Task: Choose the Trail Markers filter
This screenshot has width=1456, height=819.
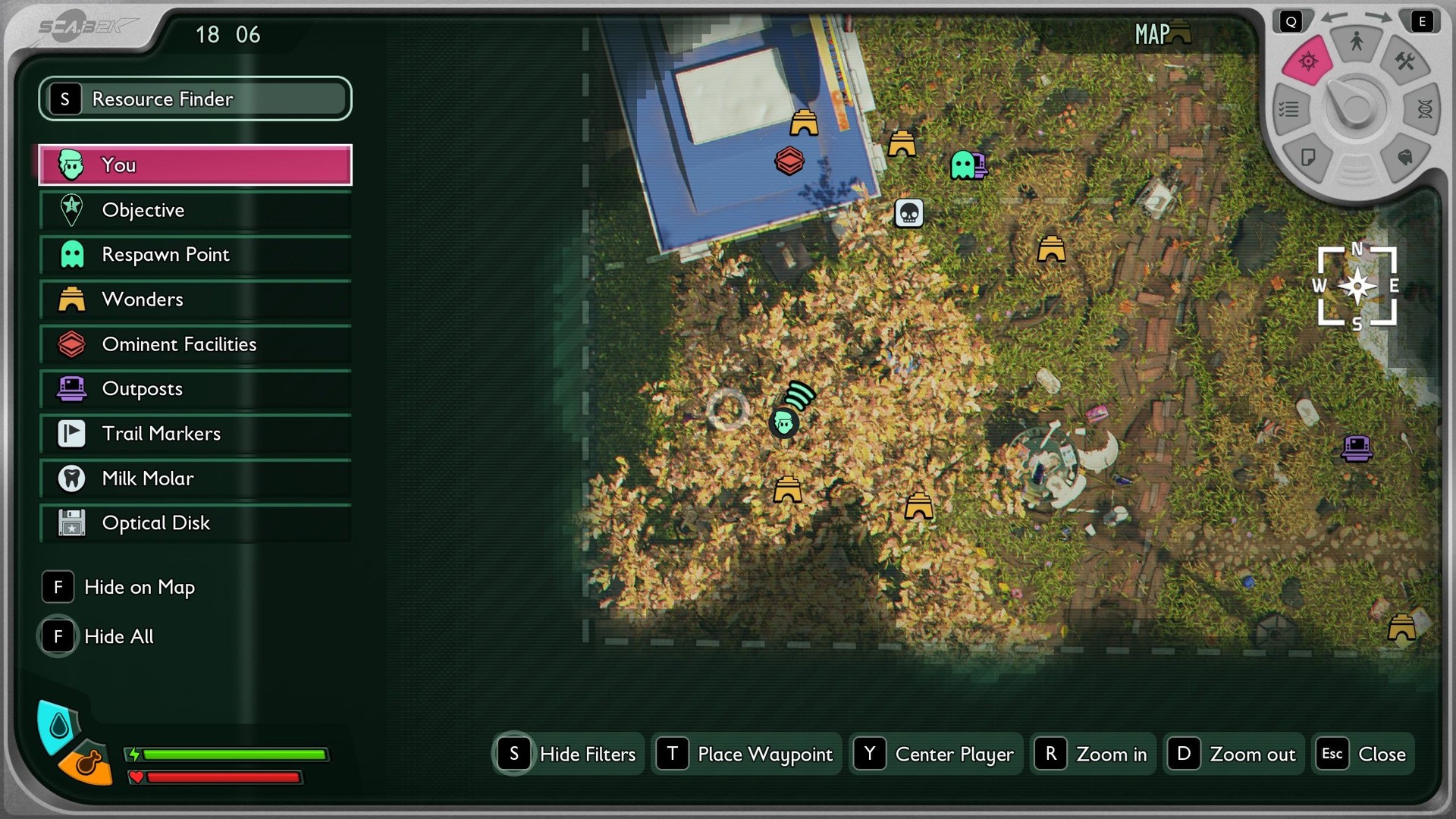Action: (195, 434)
